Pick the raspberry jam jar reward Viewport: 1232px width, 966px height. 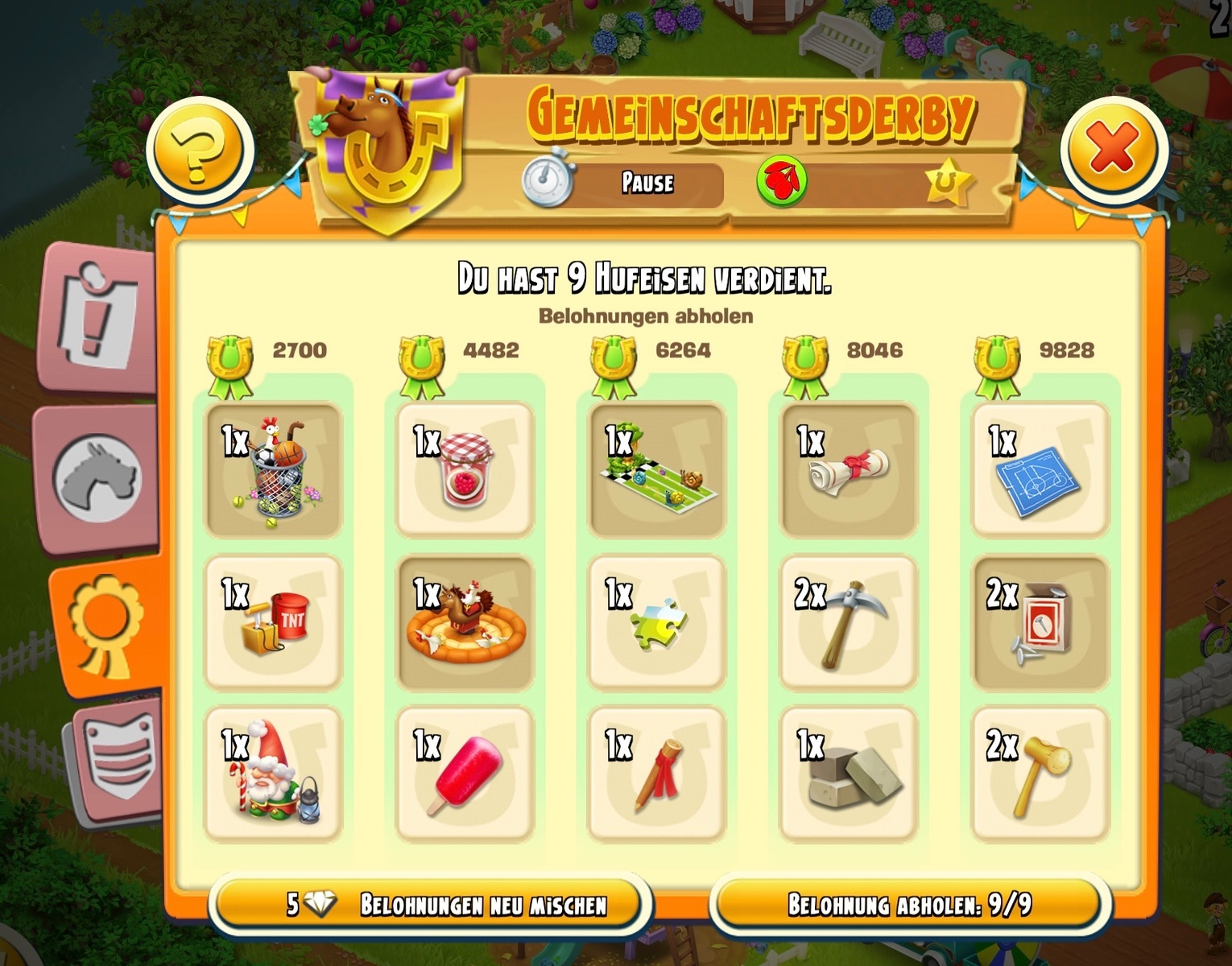tap(465, 470)
